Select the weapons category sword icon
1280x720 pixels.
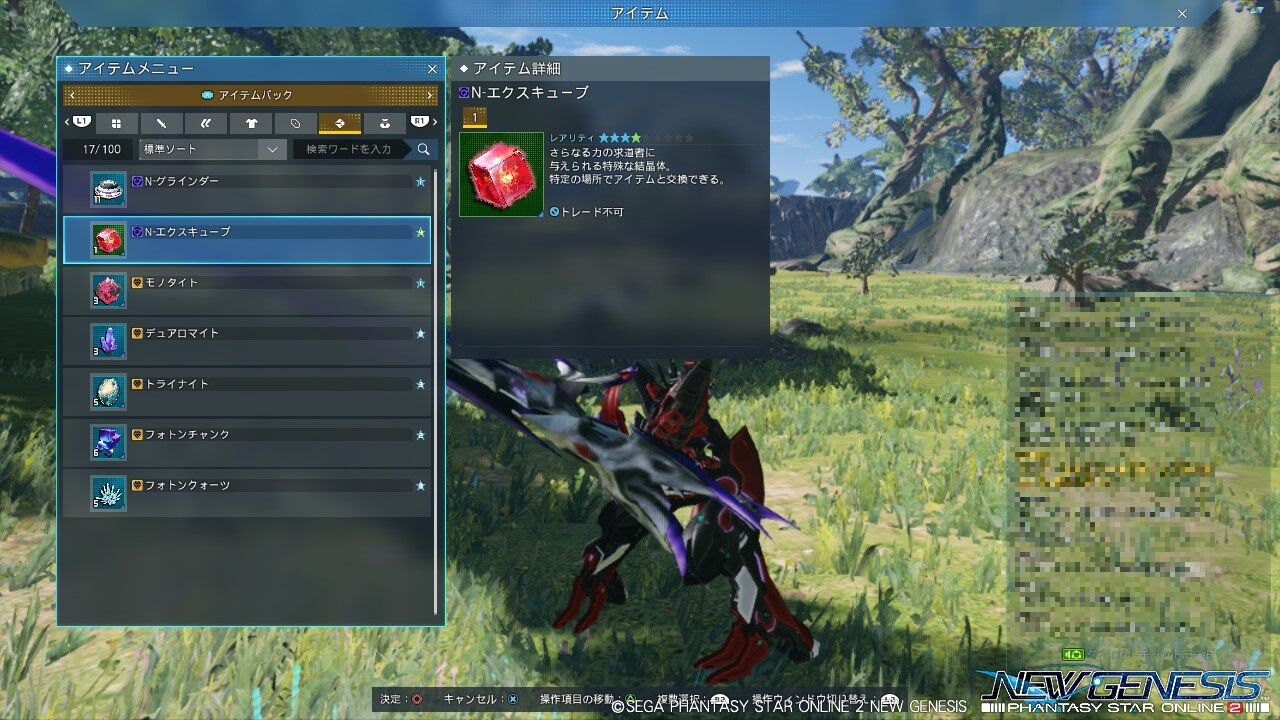pos(161,123)
